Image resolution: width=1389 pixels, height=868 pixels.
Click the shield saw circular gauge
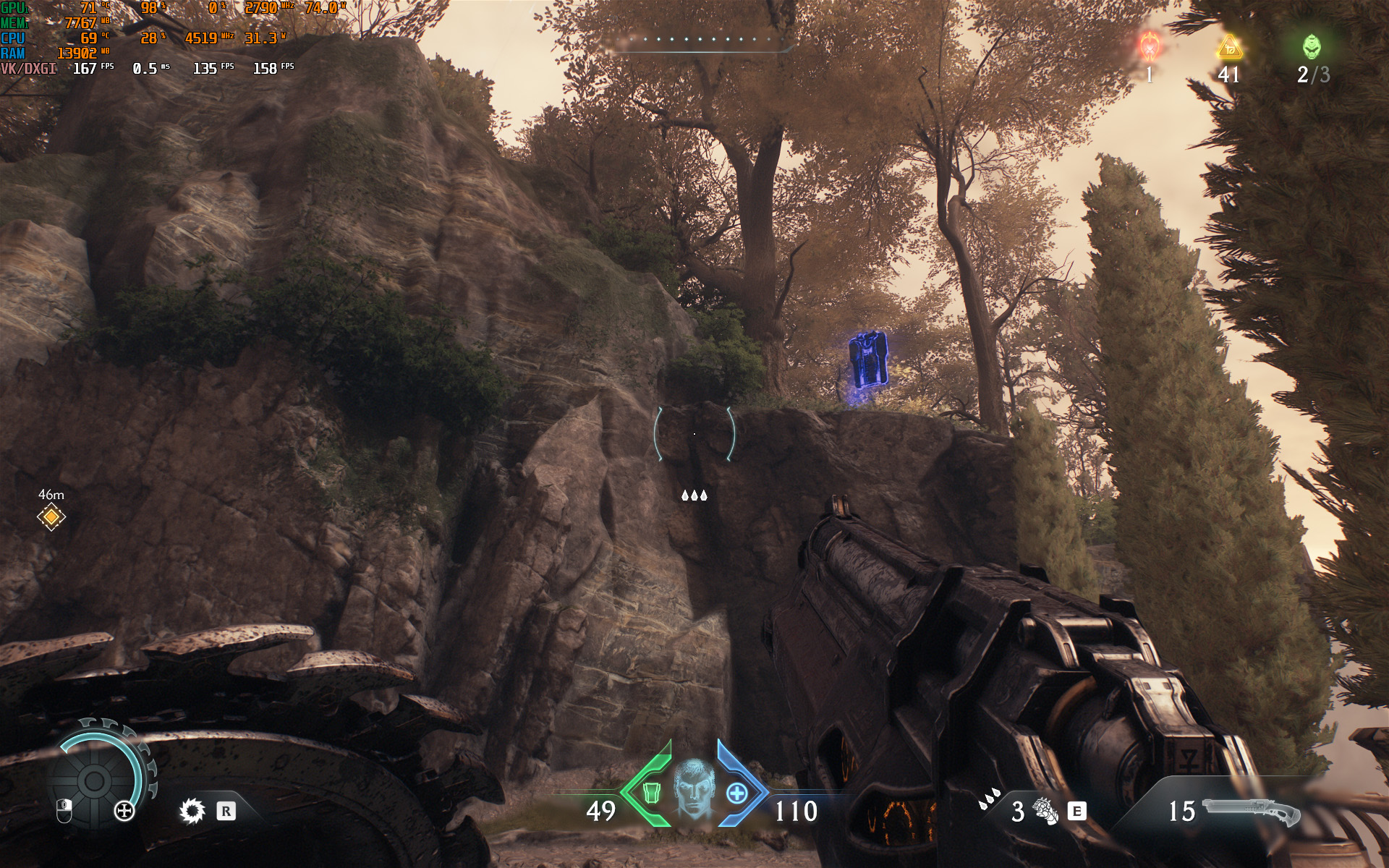coord(94,780)
